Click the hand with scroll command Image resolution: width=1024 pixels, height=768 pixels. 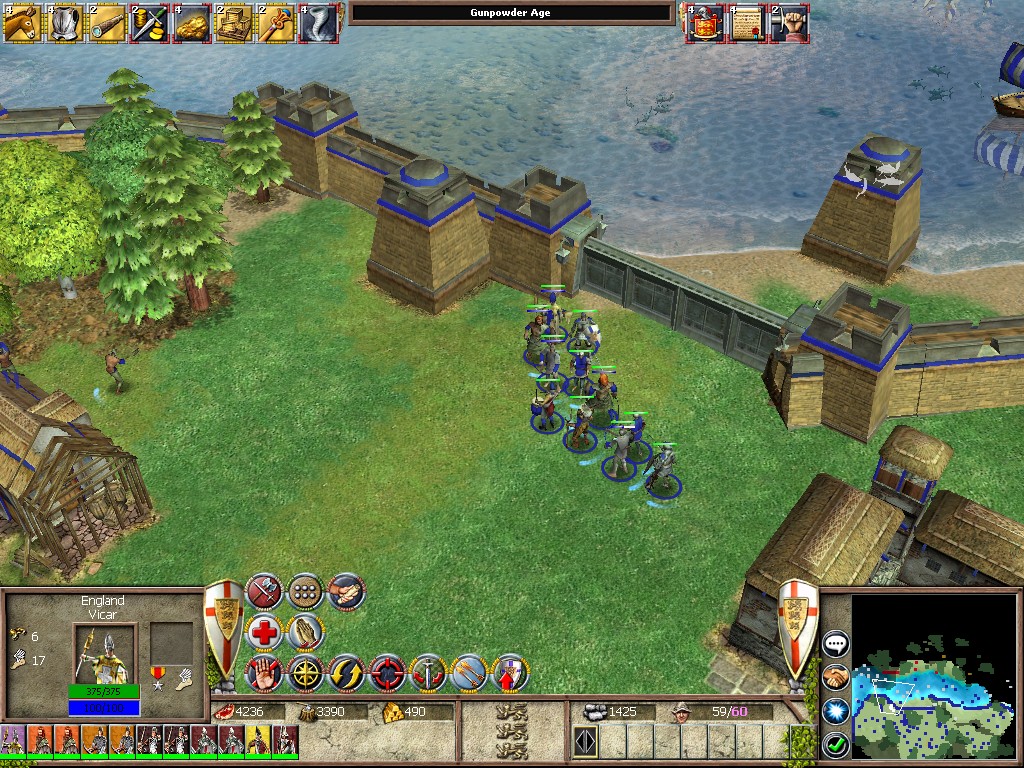pos(346,592)
